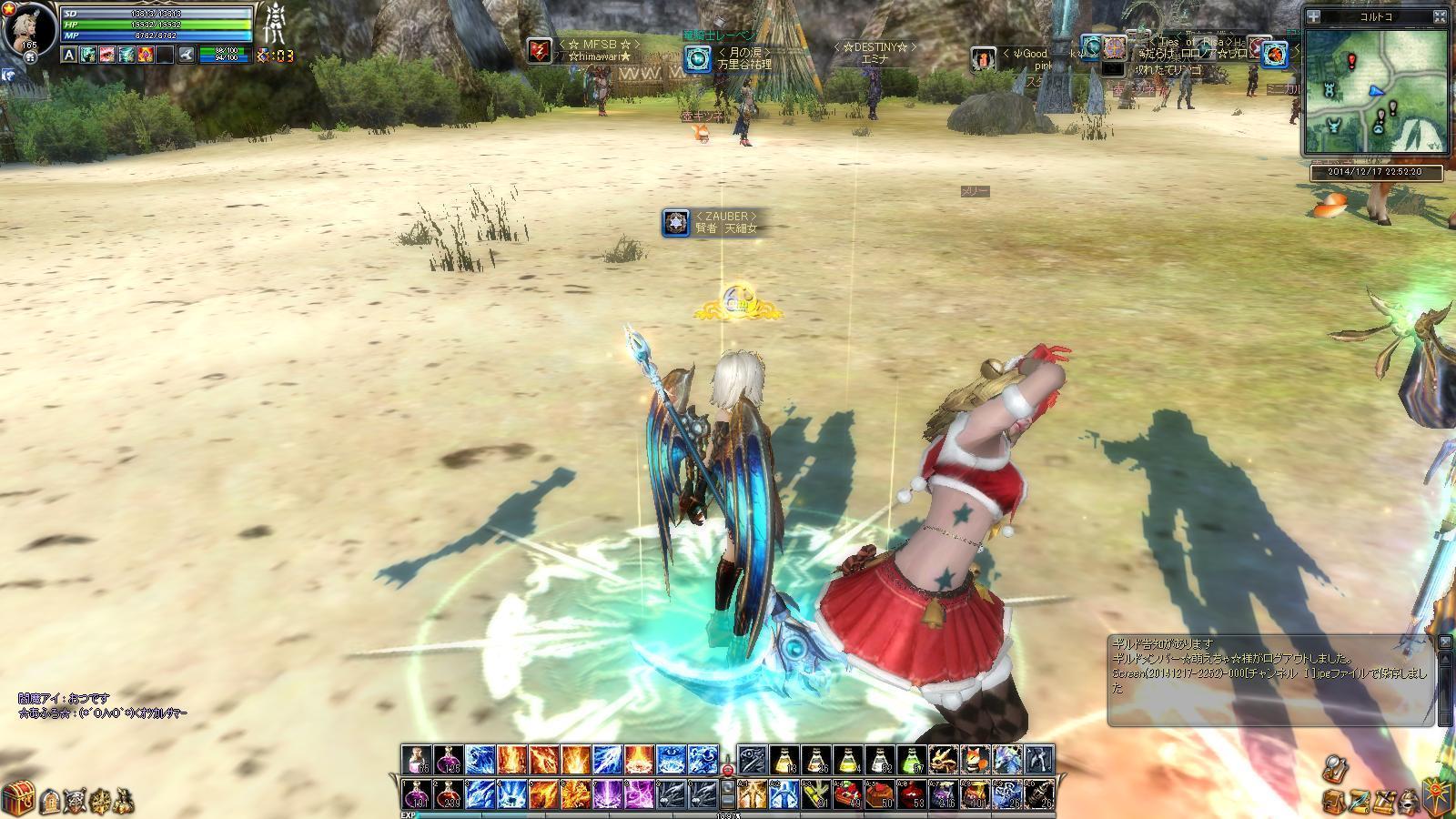The height and width of the screenshot is (819, 1456).
Task: Close the guild notification message box
Action: (x=1445, y=643)
